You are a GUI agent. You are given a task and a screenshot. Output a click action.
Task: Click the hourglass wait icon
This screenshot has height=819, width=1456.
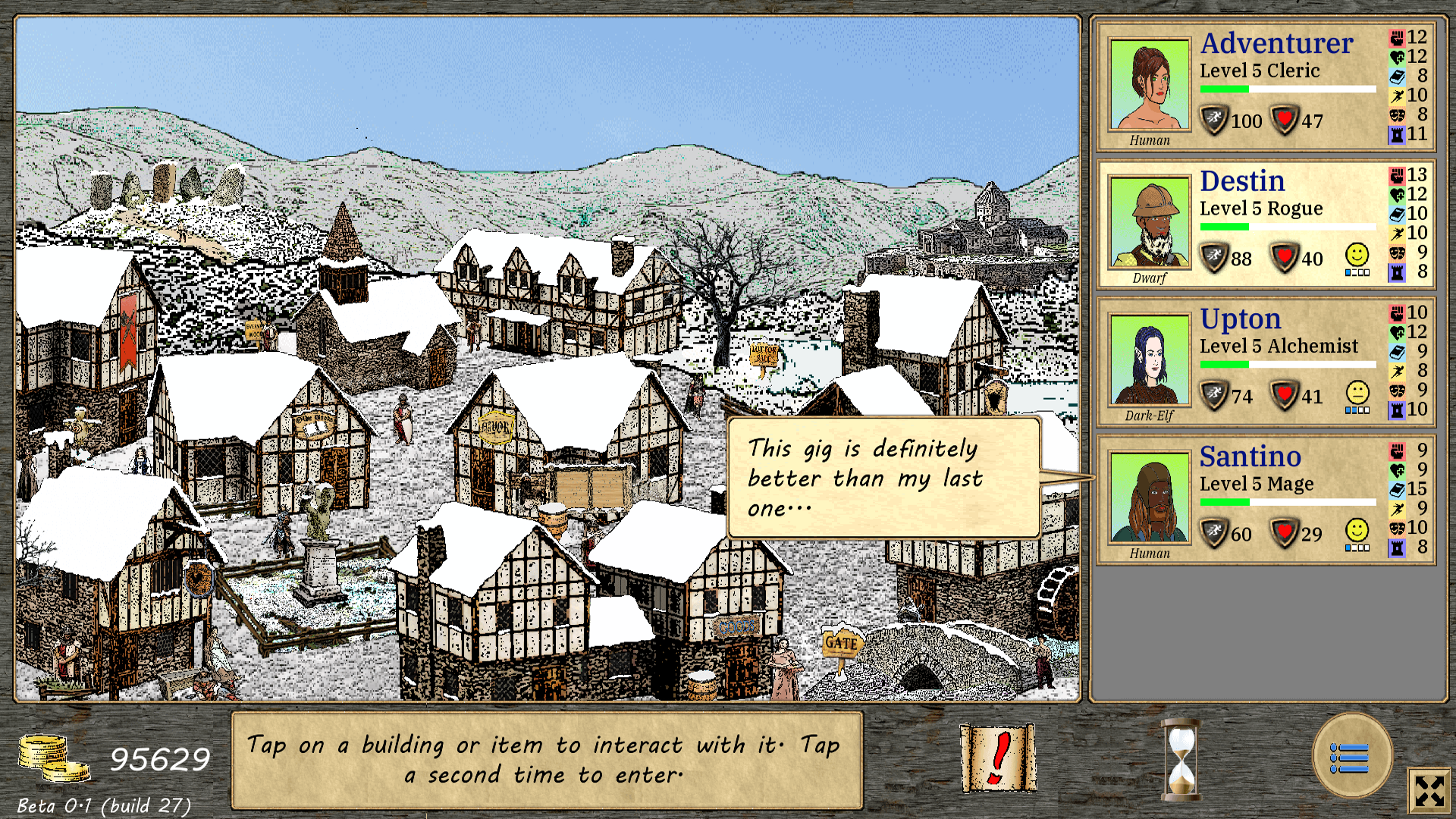coord(1181,759)
